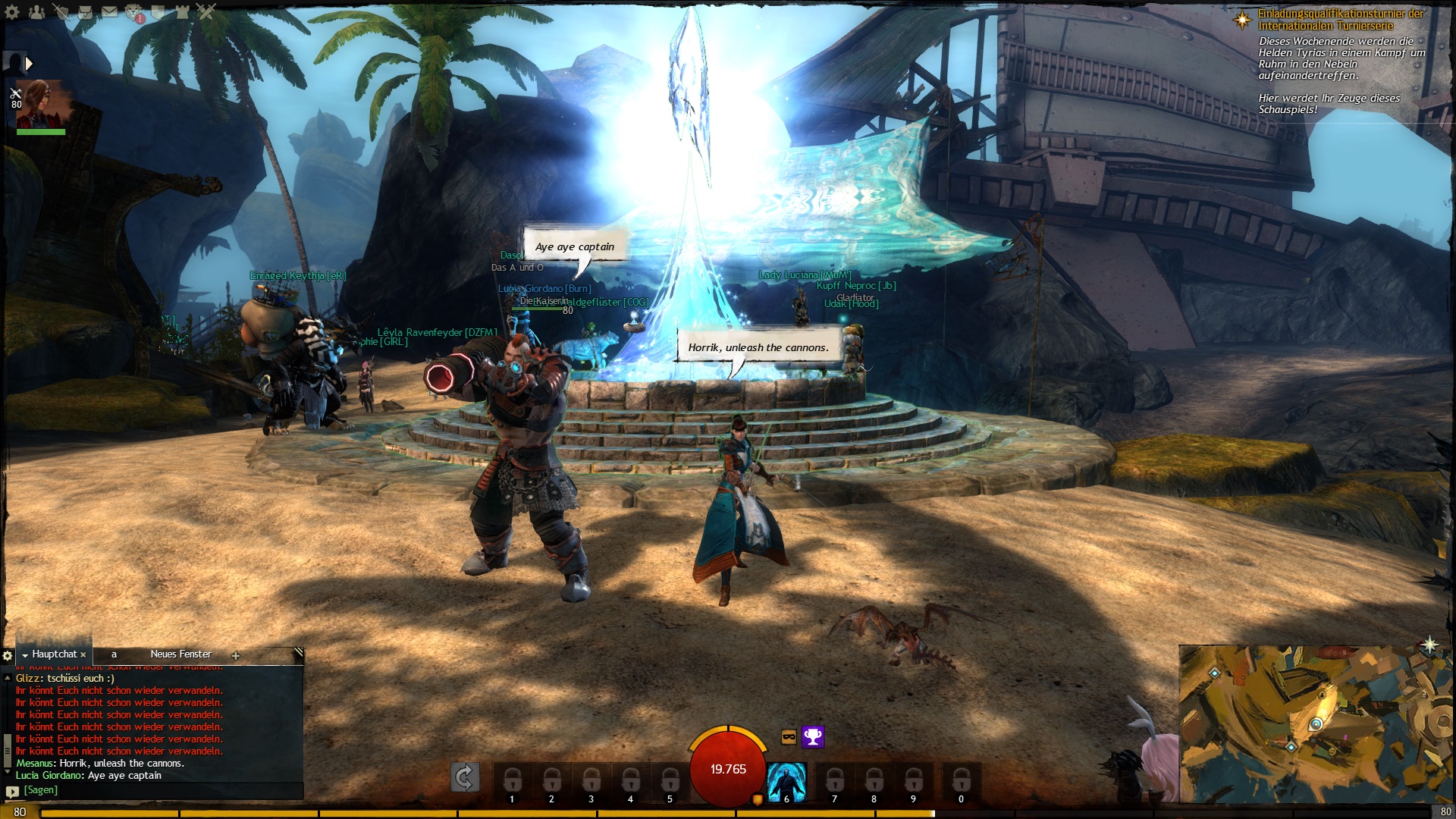Open the inventory bag icon
Screen dimensions: 1456x819
(85, 11)
